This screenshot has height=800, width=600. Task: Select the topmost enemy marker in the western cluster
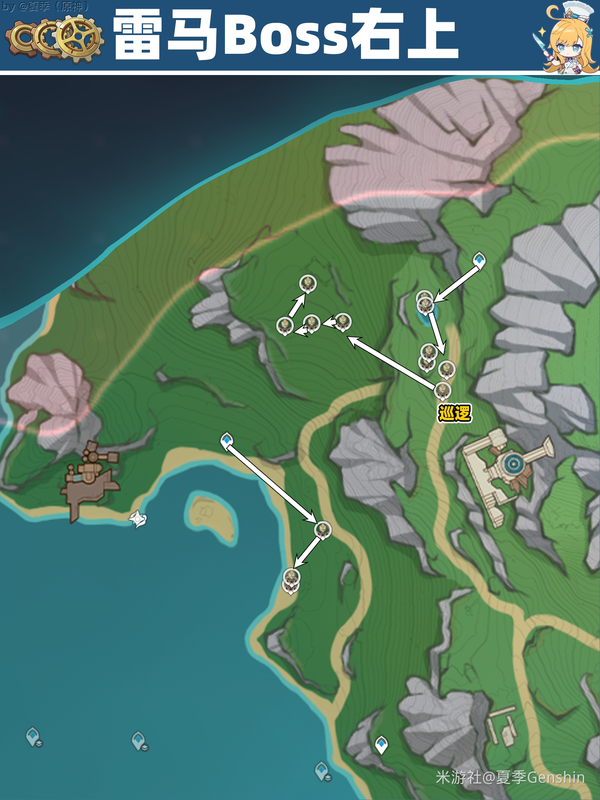click(307, 283)
